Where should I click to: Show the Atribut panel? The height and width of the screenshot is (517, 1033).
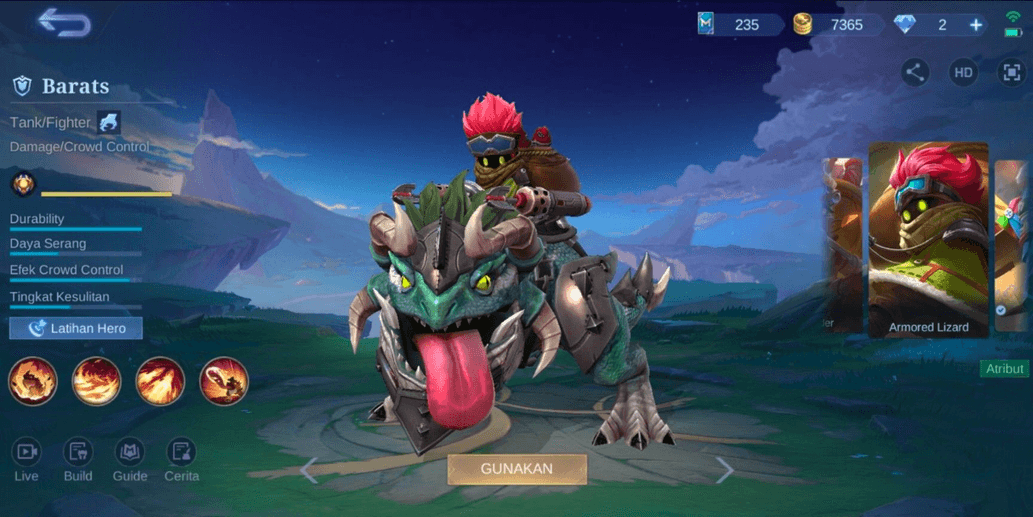[1005, 369]
